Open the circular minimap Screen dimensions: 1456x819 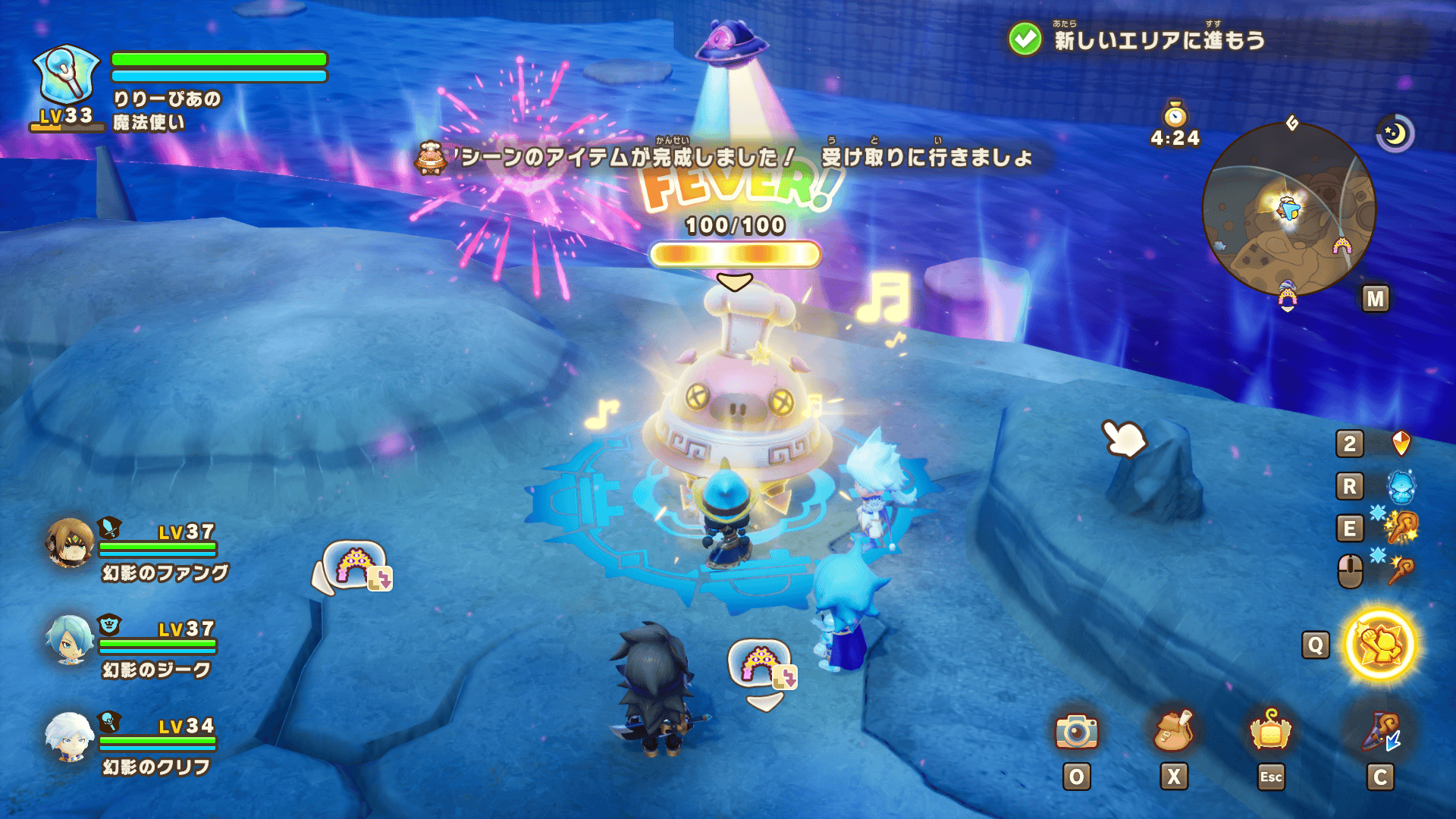point(1288,210)
